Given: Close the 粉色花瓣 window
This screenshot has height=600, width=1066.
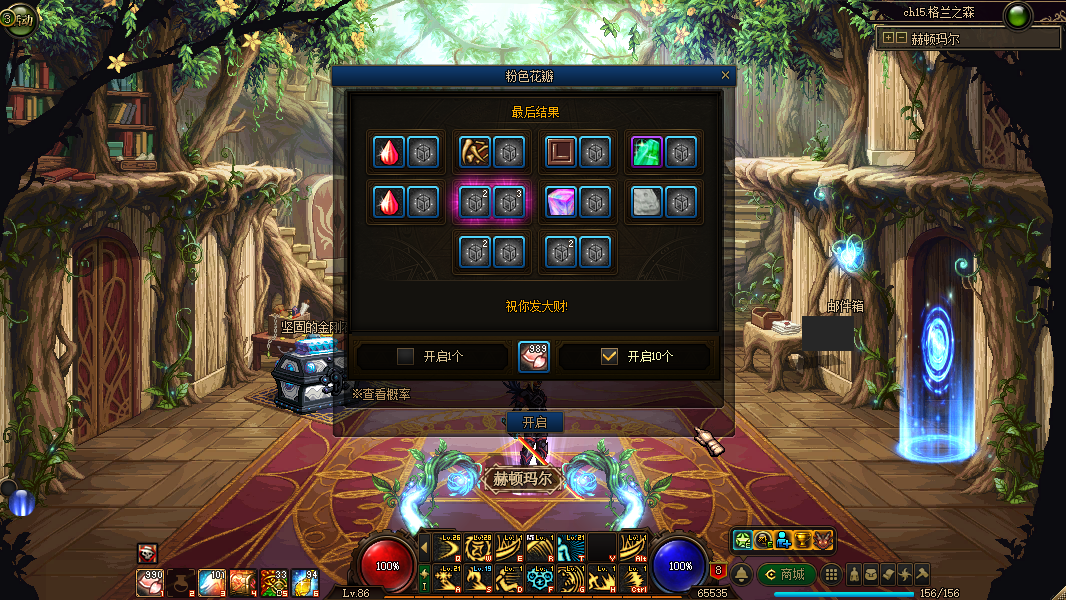Looking at the screenshot, I should 725,75.
